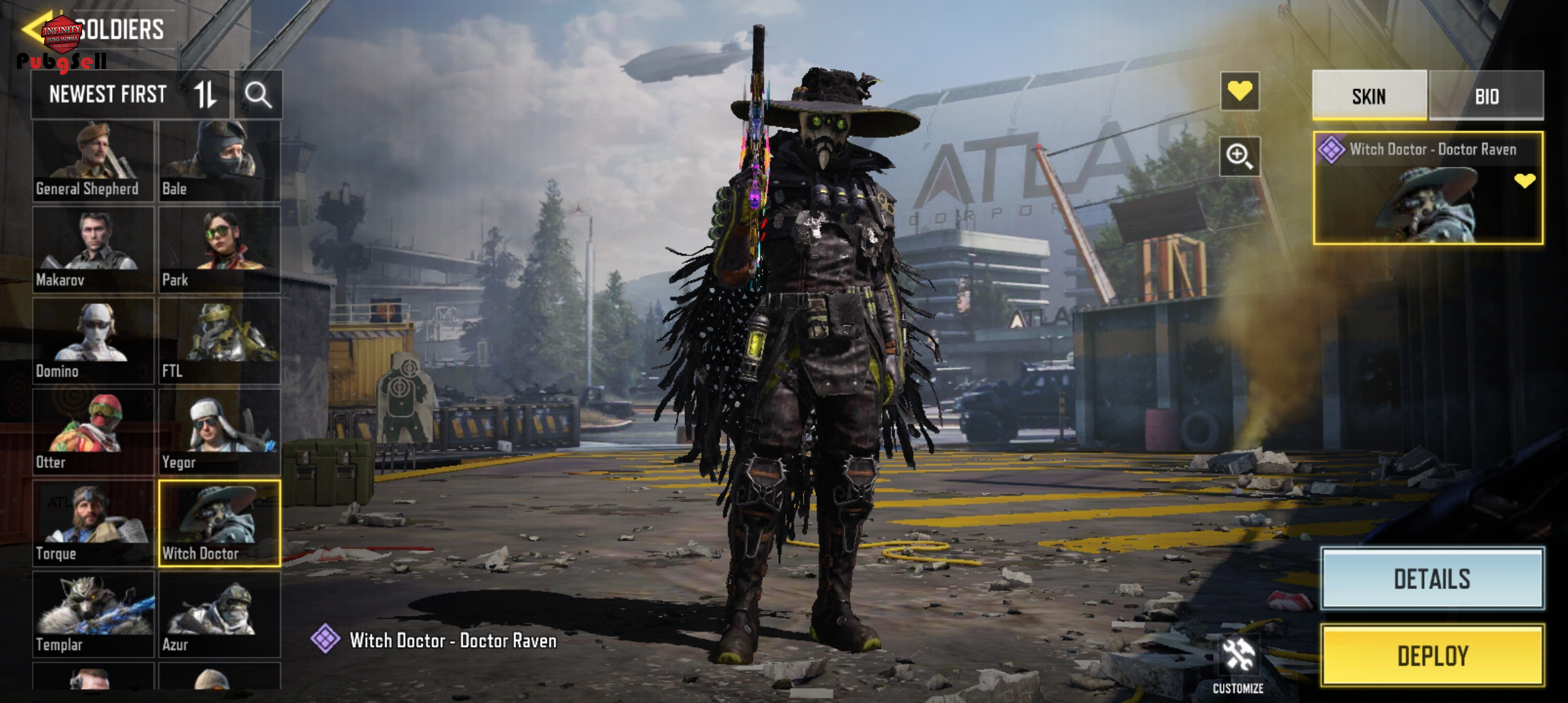Select the General Shepherd soldier tile

(93, 160)
